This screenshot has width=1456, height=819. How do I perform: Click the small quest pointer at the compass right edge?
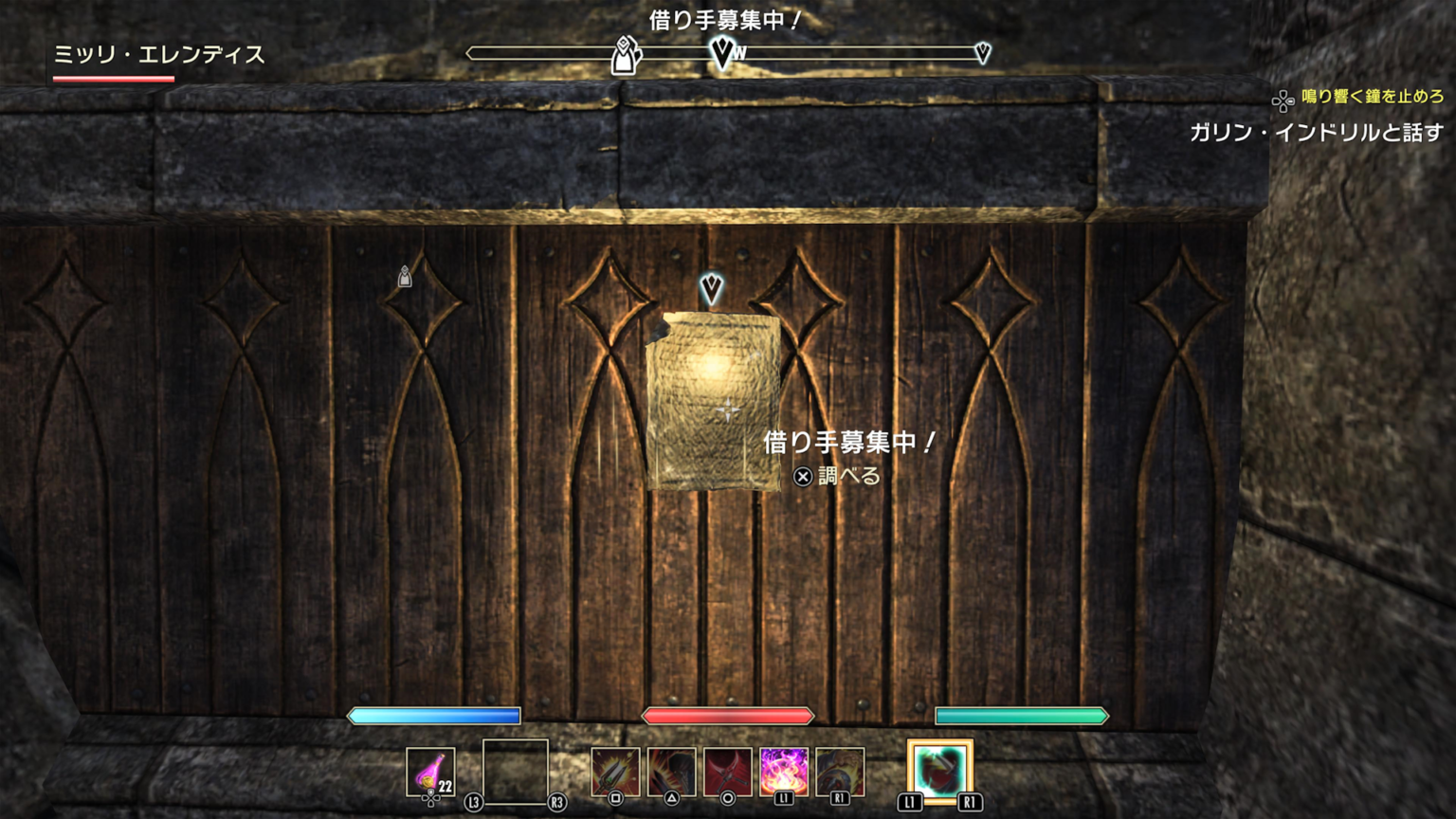pos(982,54)
